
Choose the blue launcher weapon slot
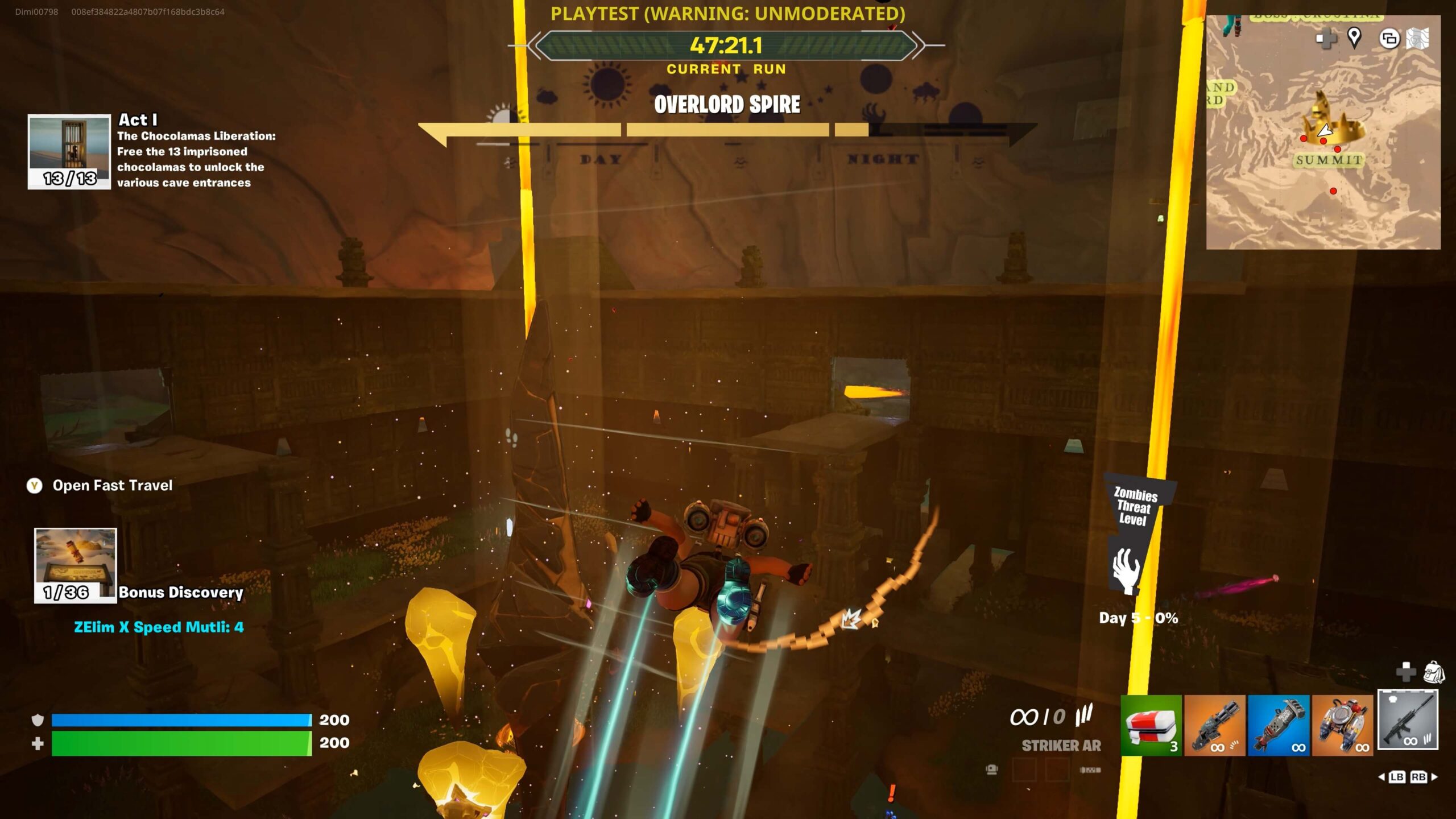[1279, 725]
